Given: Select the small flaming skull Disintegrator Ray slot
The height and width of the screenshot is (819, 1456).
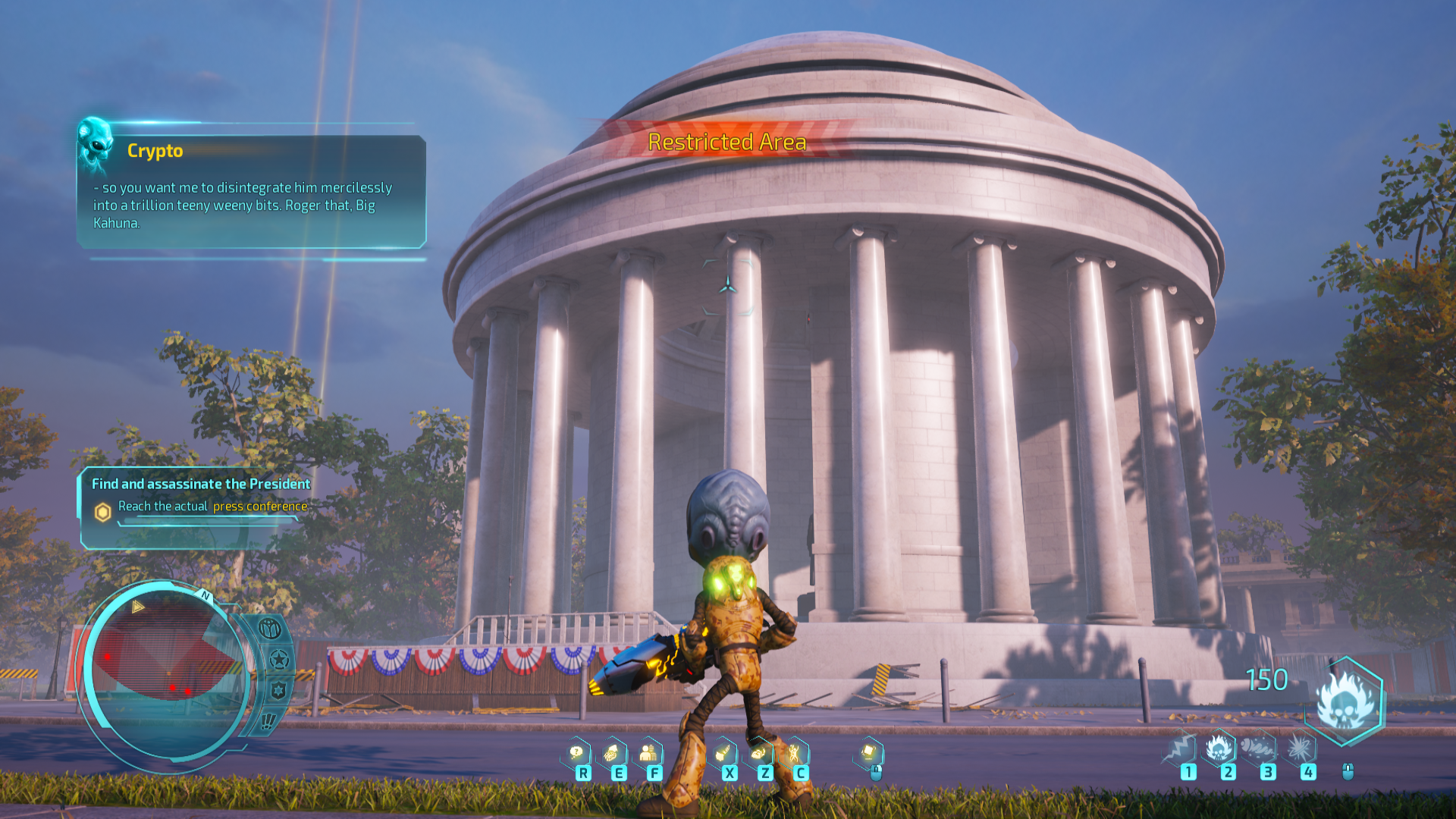Looking at the screenshot, I should point(1220,749).
